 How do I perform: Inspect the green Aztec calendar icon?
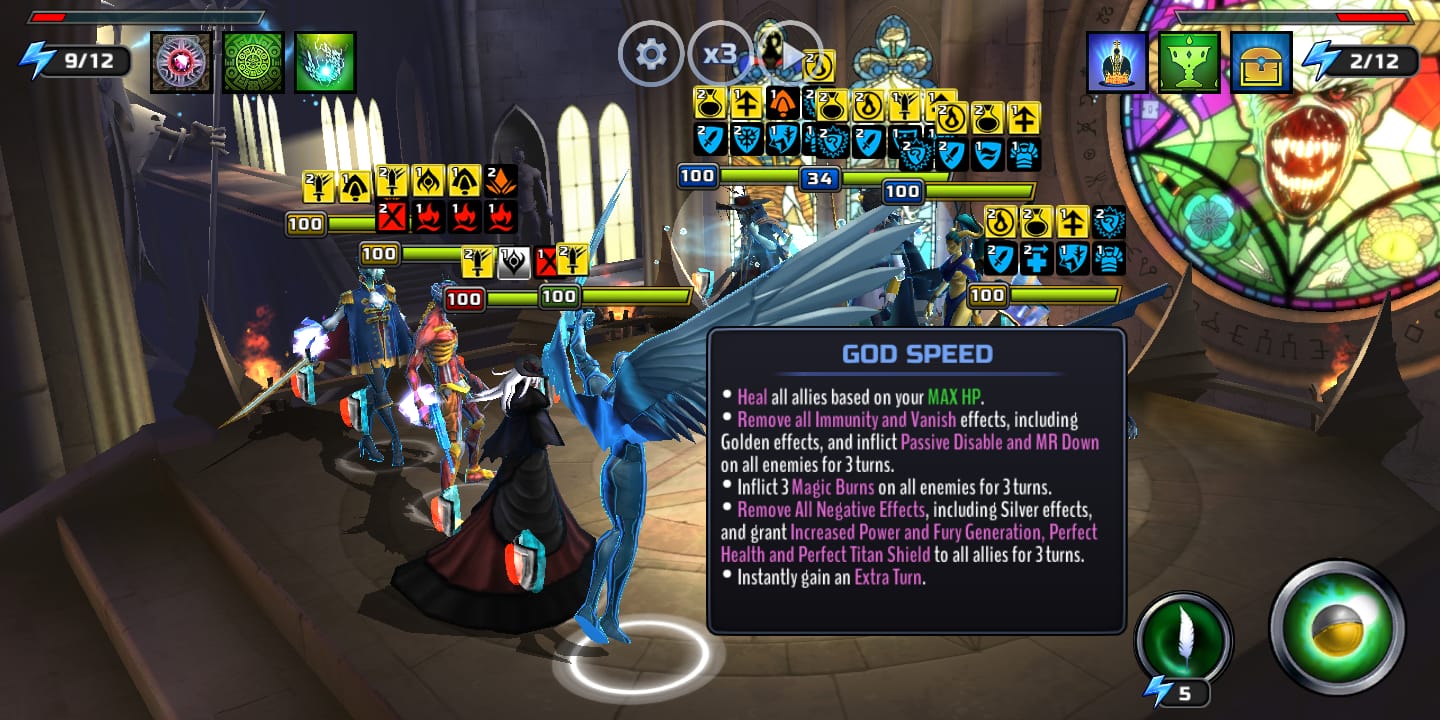(x=253, y=62)
